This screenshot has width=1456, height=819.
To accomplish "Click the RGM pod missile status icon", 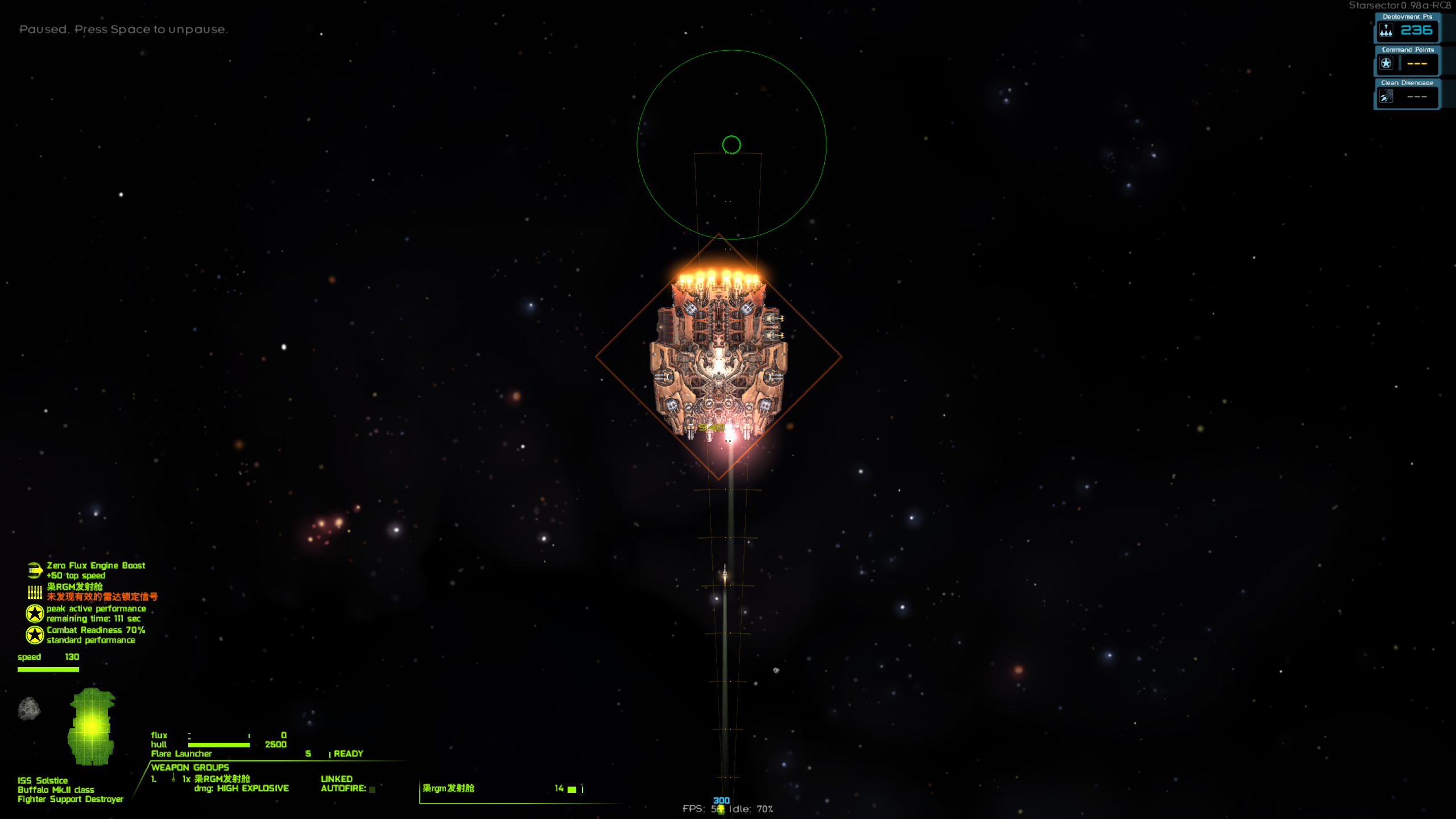I will [35, 591].
